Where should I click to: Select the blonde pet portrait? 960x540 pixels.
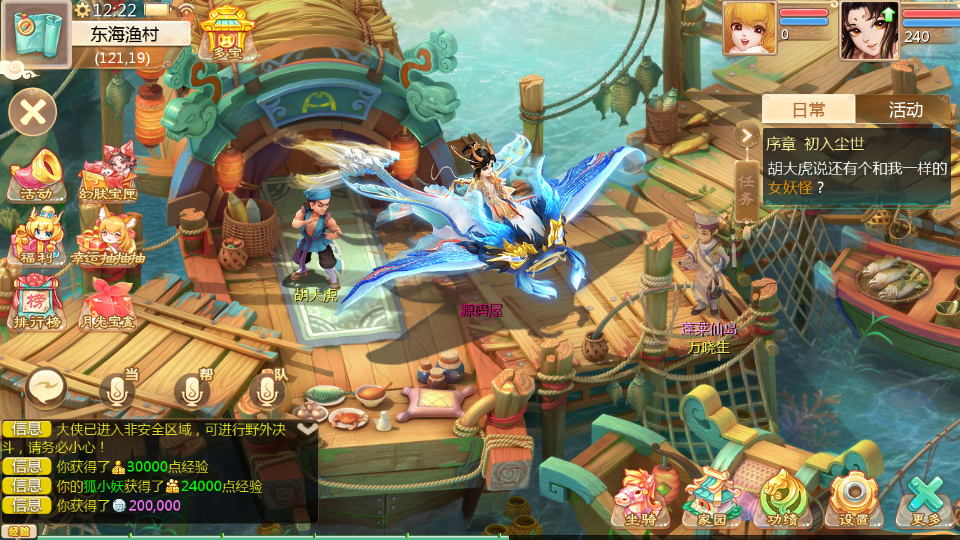(x=749, y=28)
